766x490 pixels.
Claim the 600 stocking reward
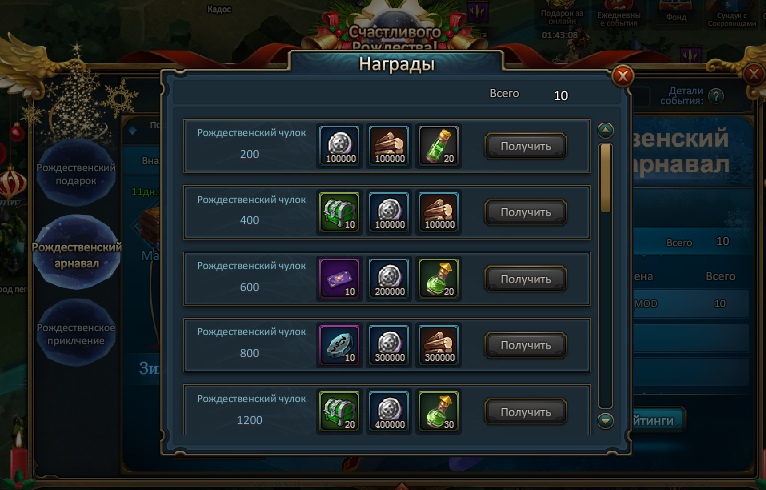(525, 278)
